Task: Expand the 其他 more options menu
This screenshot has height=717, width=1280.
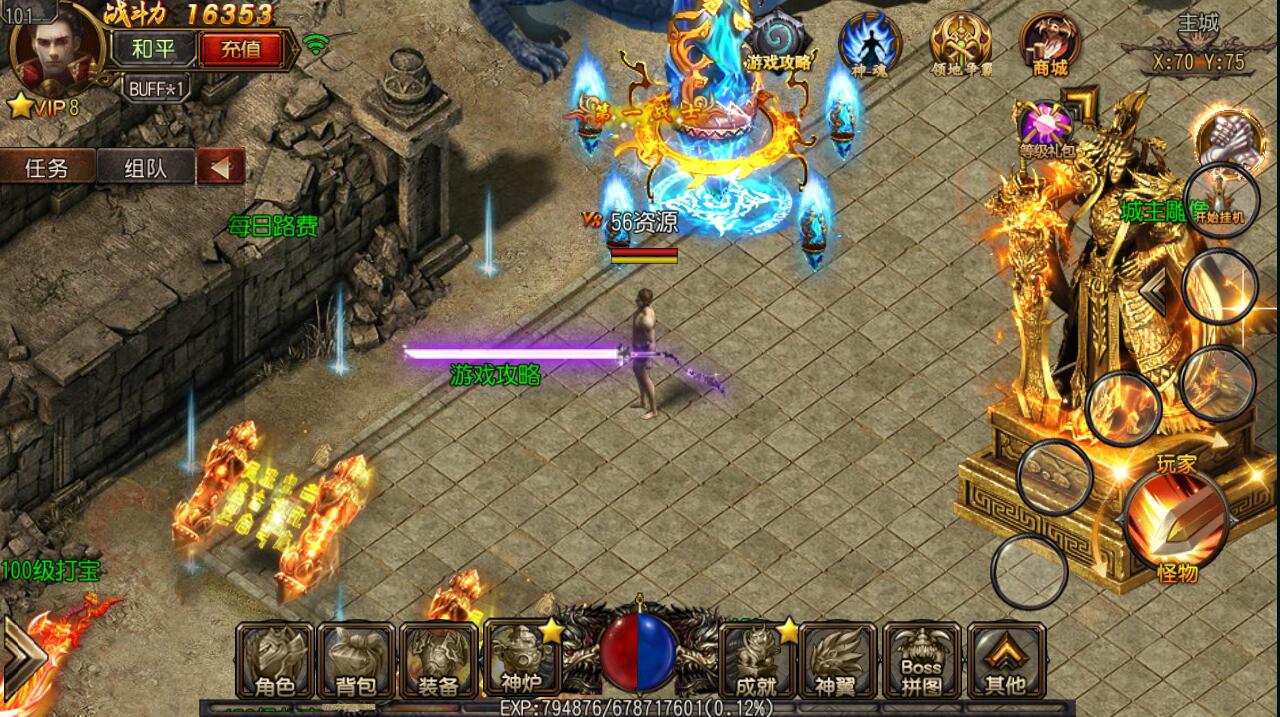Action: (x=1005, y=660)
